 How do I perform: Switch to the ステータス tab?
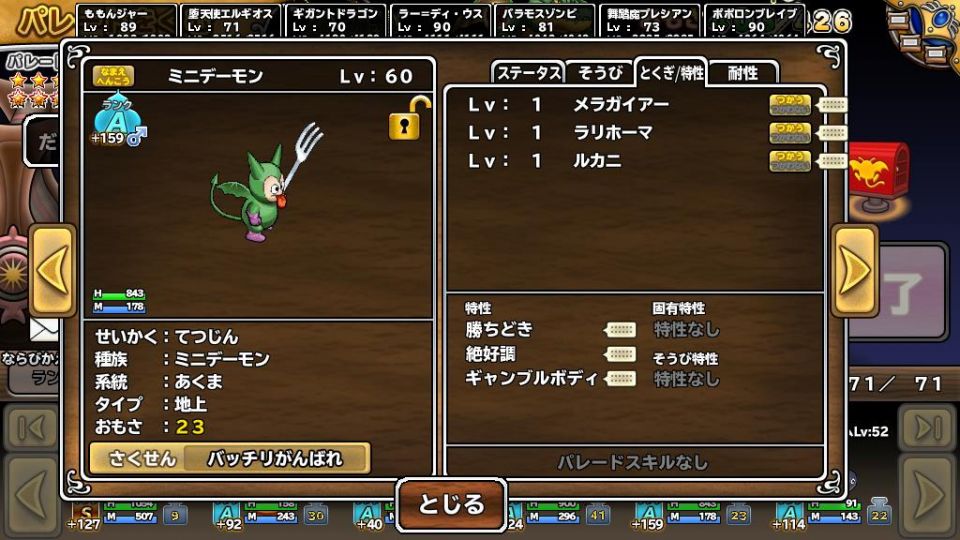click(528, 73)
